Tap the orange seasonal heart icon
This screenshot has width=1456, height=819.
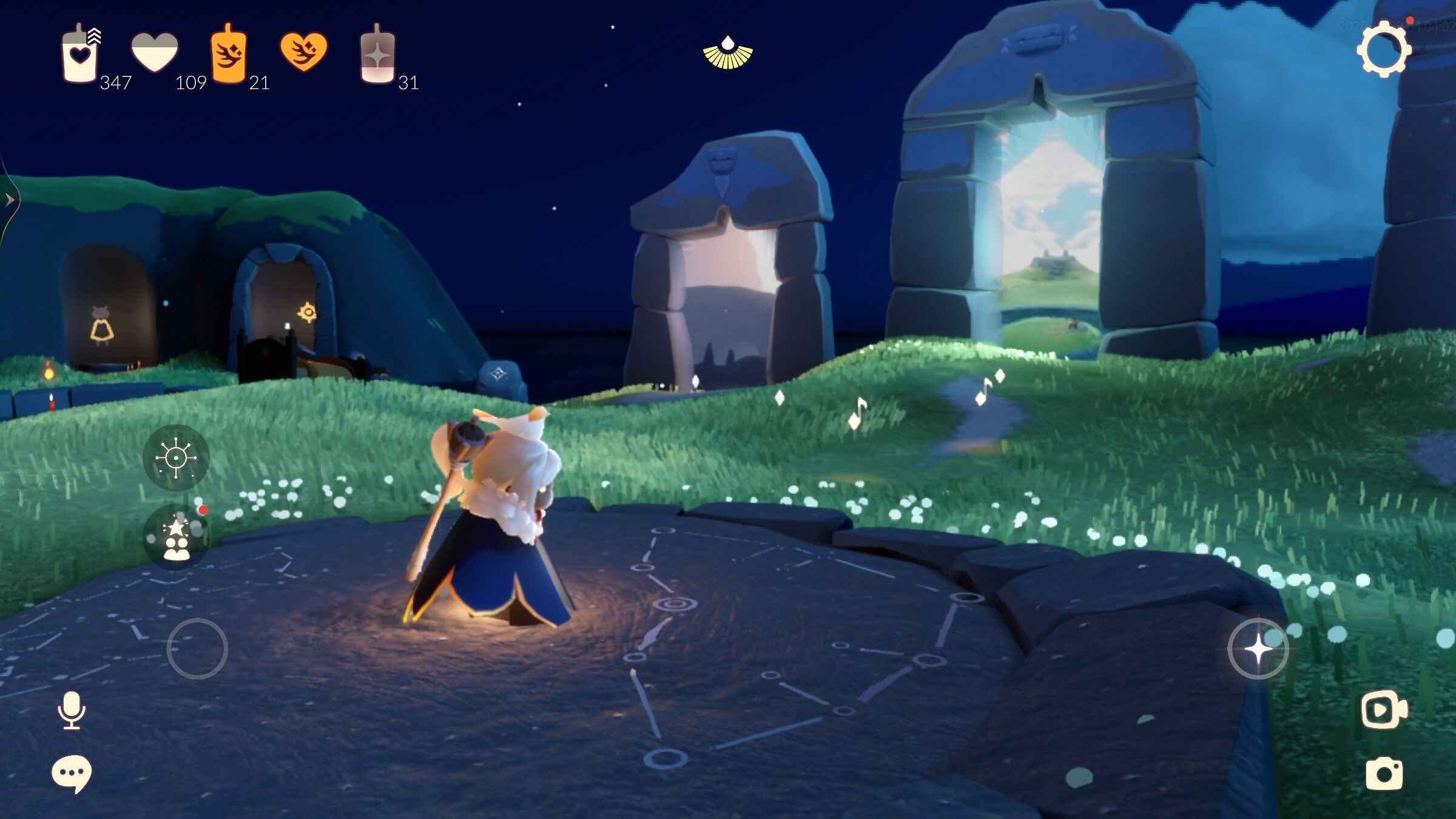click(x=303, y=52)
